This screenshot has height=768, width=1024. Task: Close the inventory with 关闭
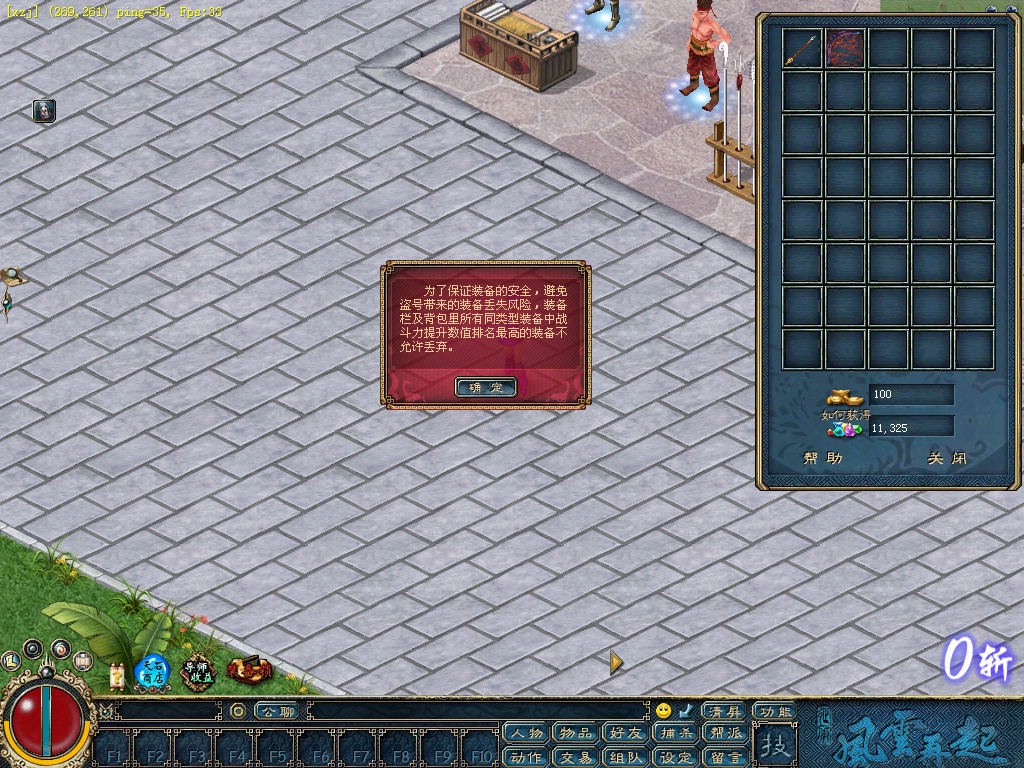946,459
